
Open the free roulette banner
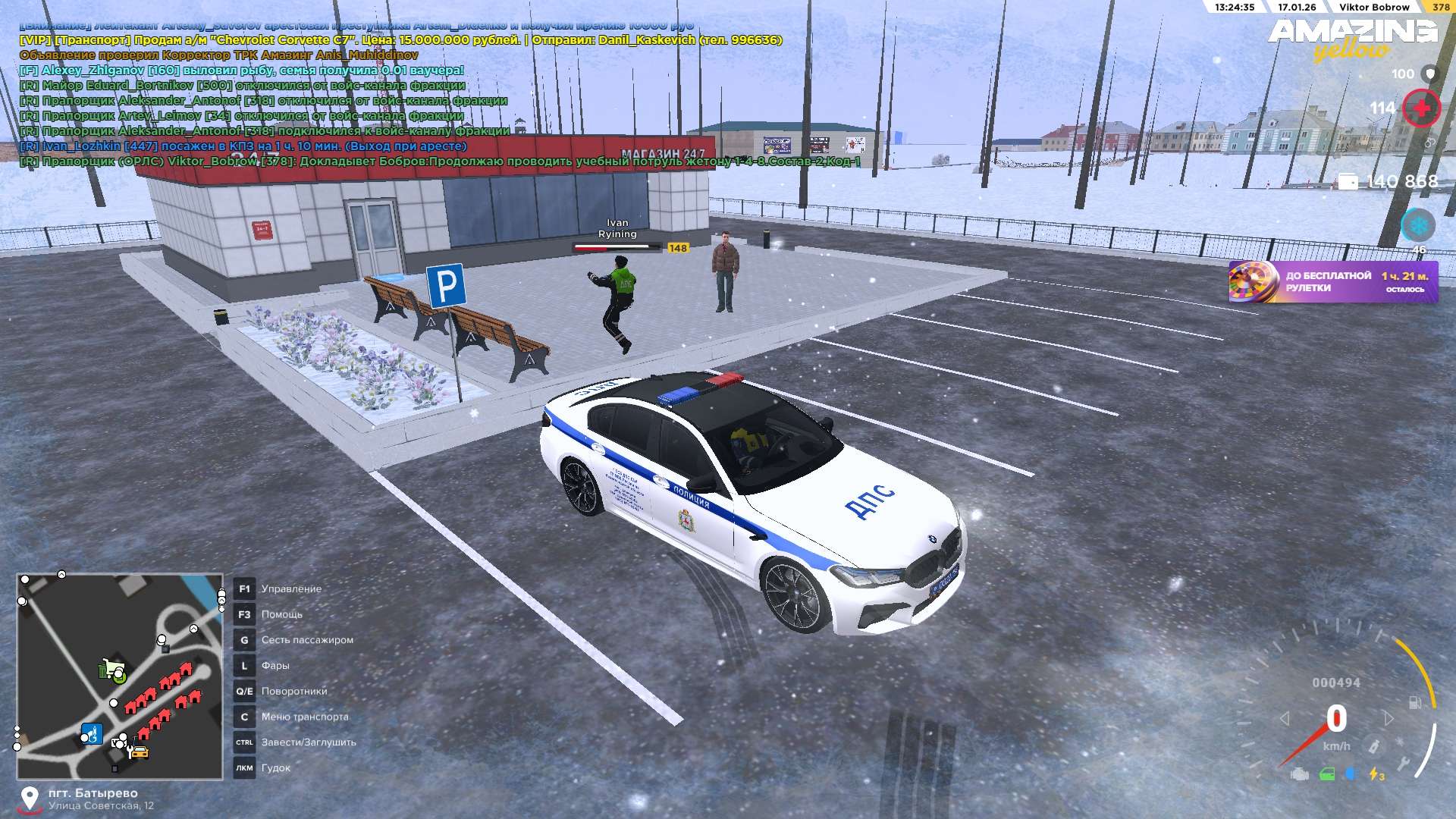1333,281
